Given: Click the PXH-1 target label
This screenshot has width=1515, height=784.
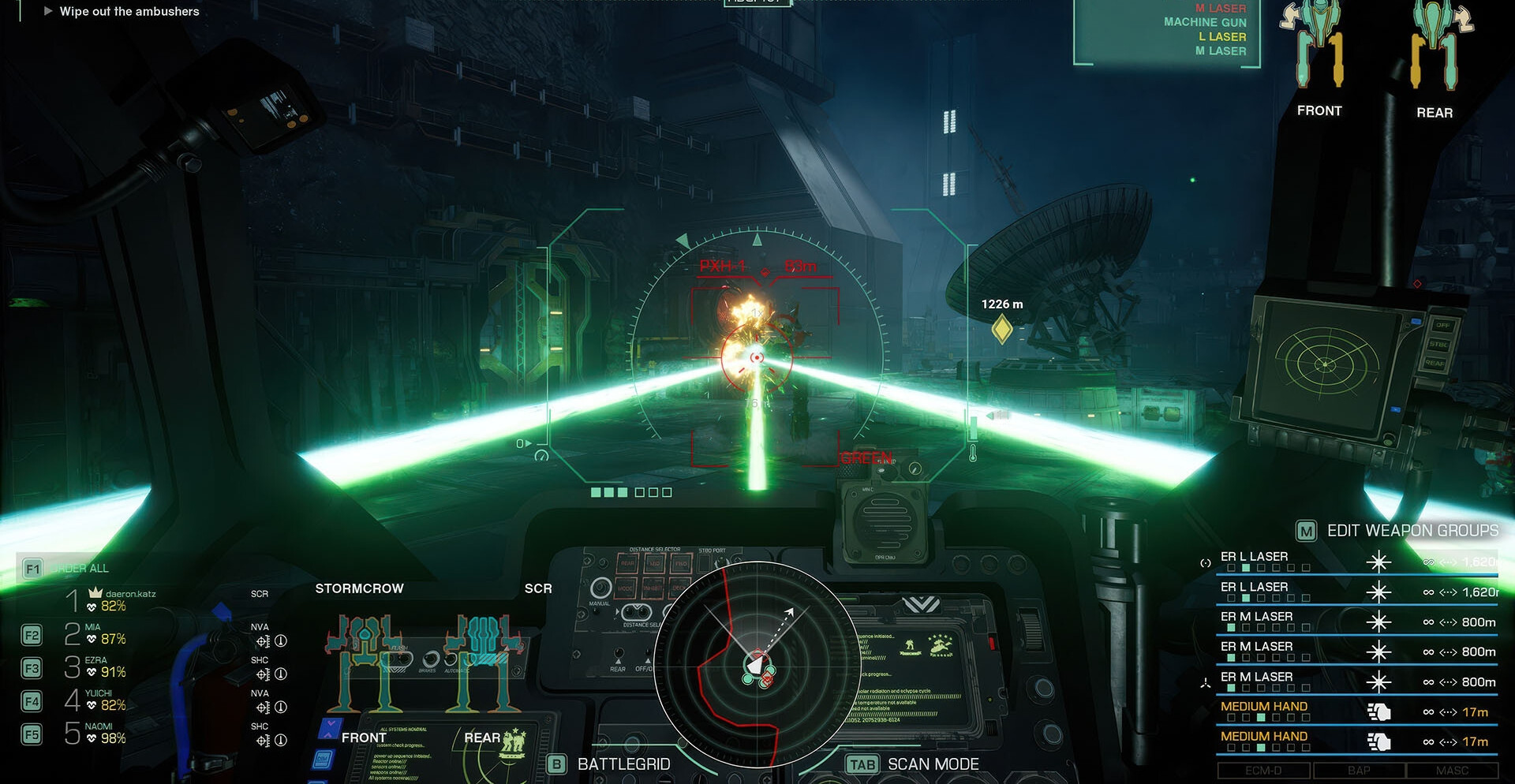Looking at the screenshot, I should (722, 267).
